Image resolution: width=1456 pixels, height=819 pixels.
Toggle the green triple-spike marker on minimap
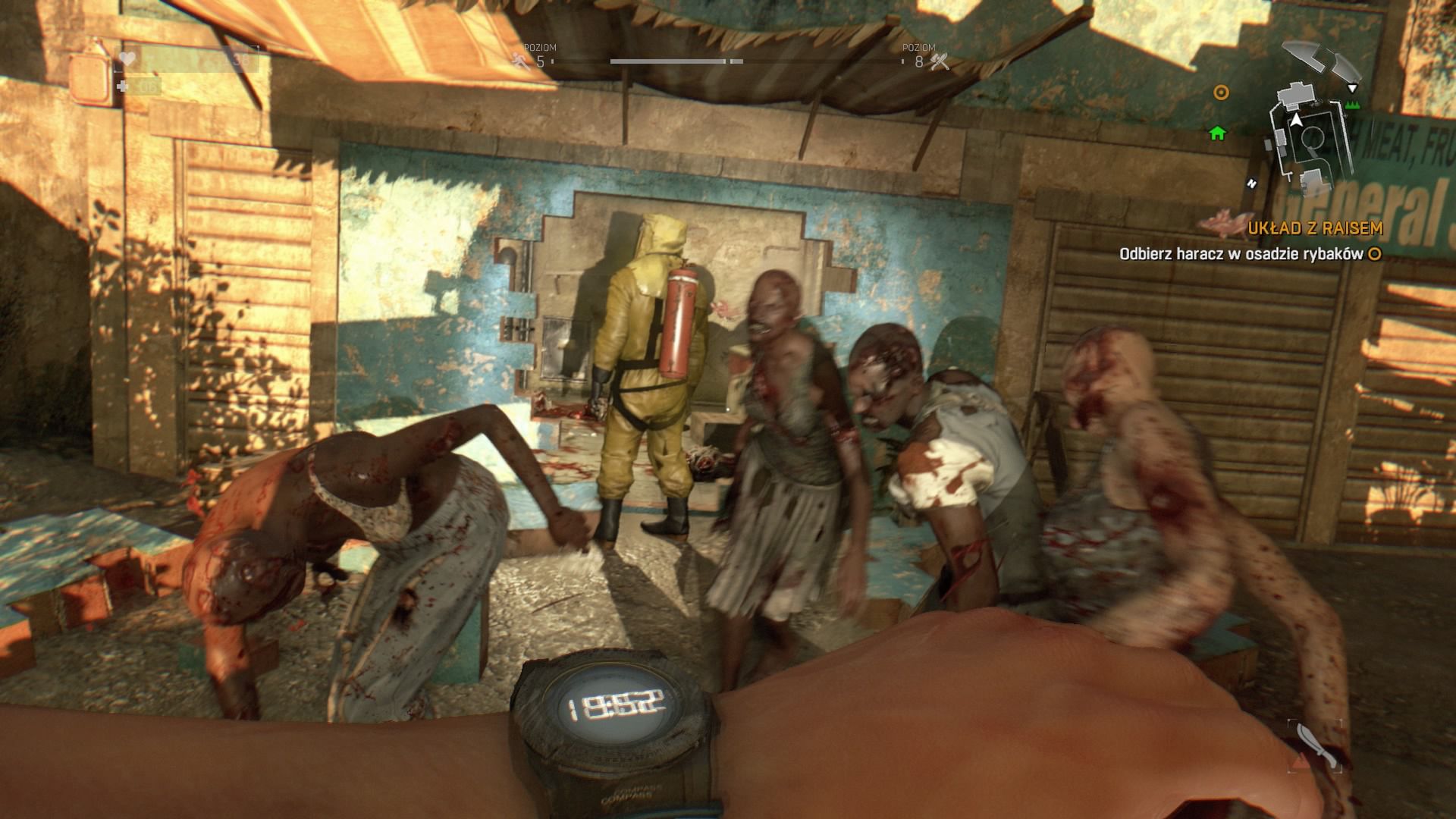(1352, 105)
